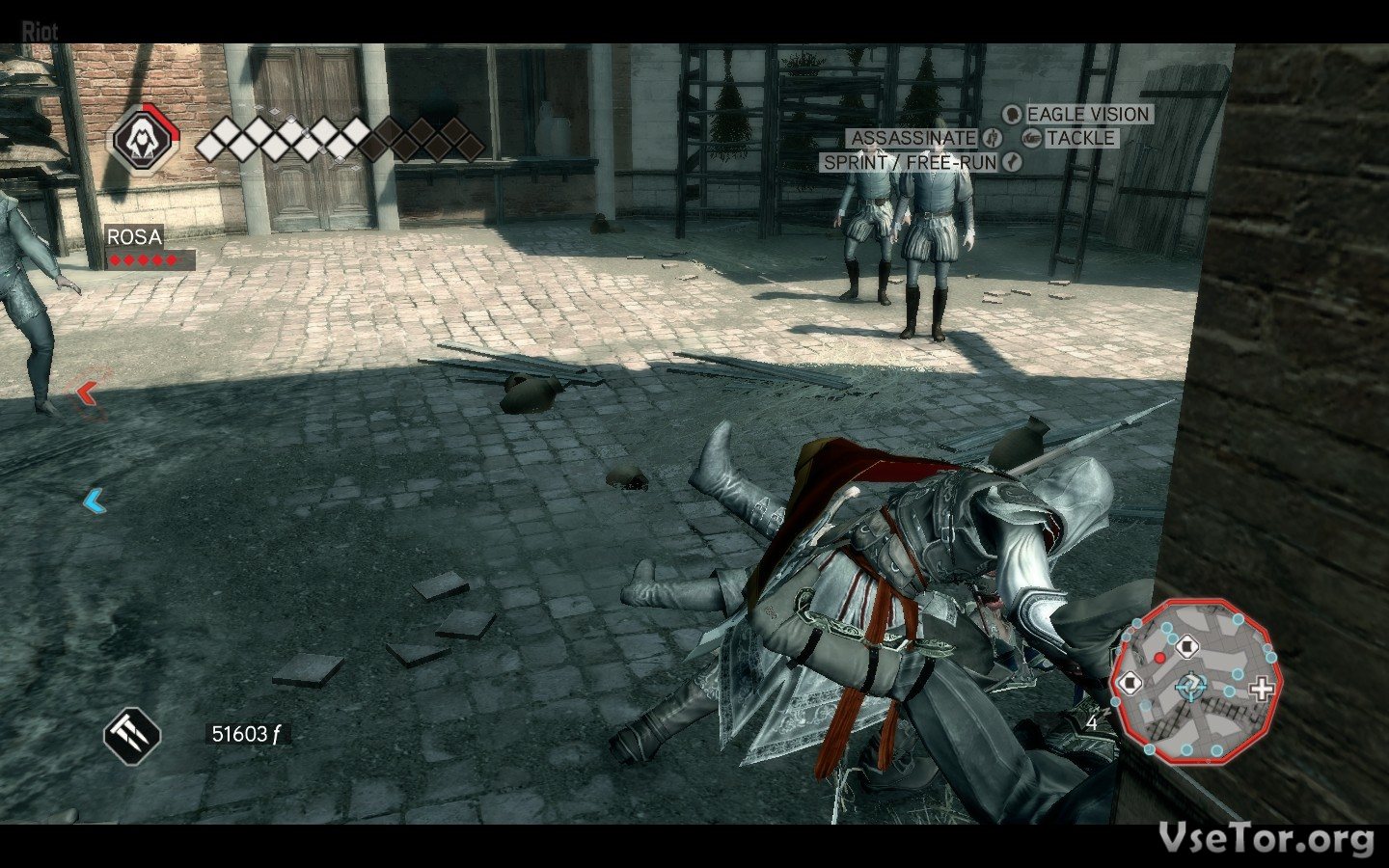Click the red arrow off-screen indicator

coord(88,392)
